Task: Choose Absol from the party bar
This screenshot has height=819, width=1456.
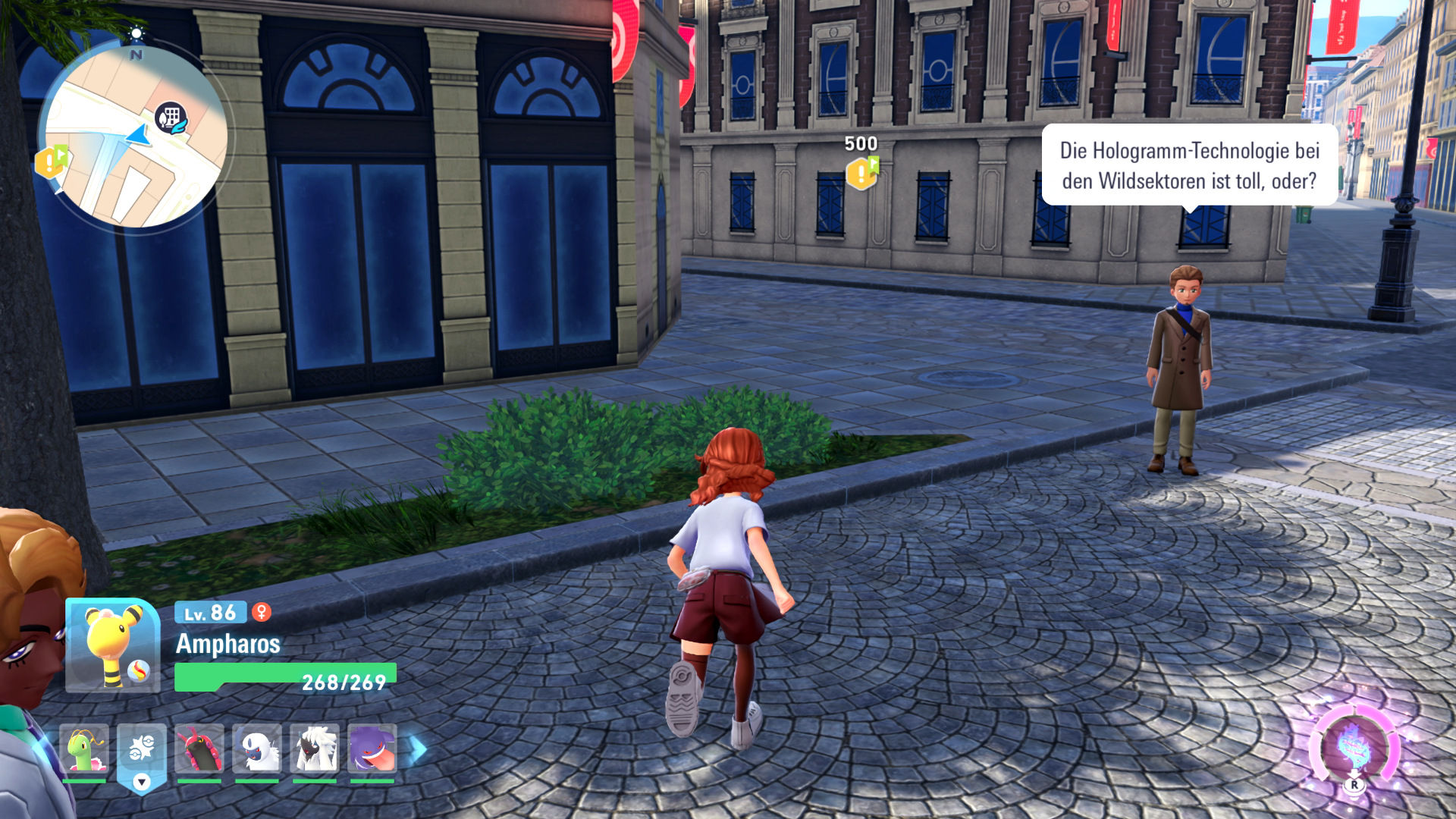Action: point(257,750)
